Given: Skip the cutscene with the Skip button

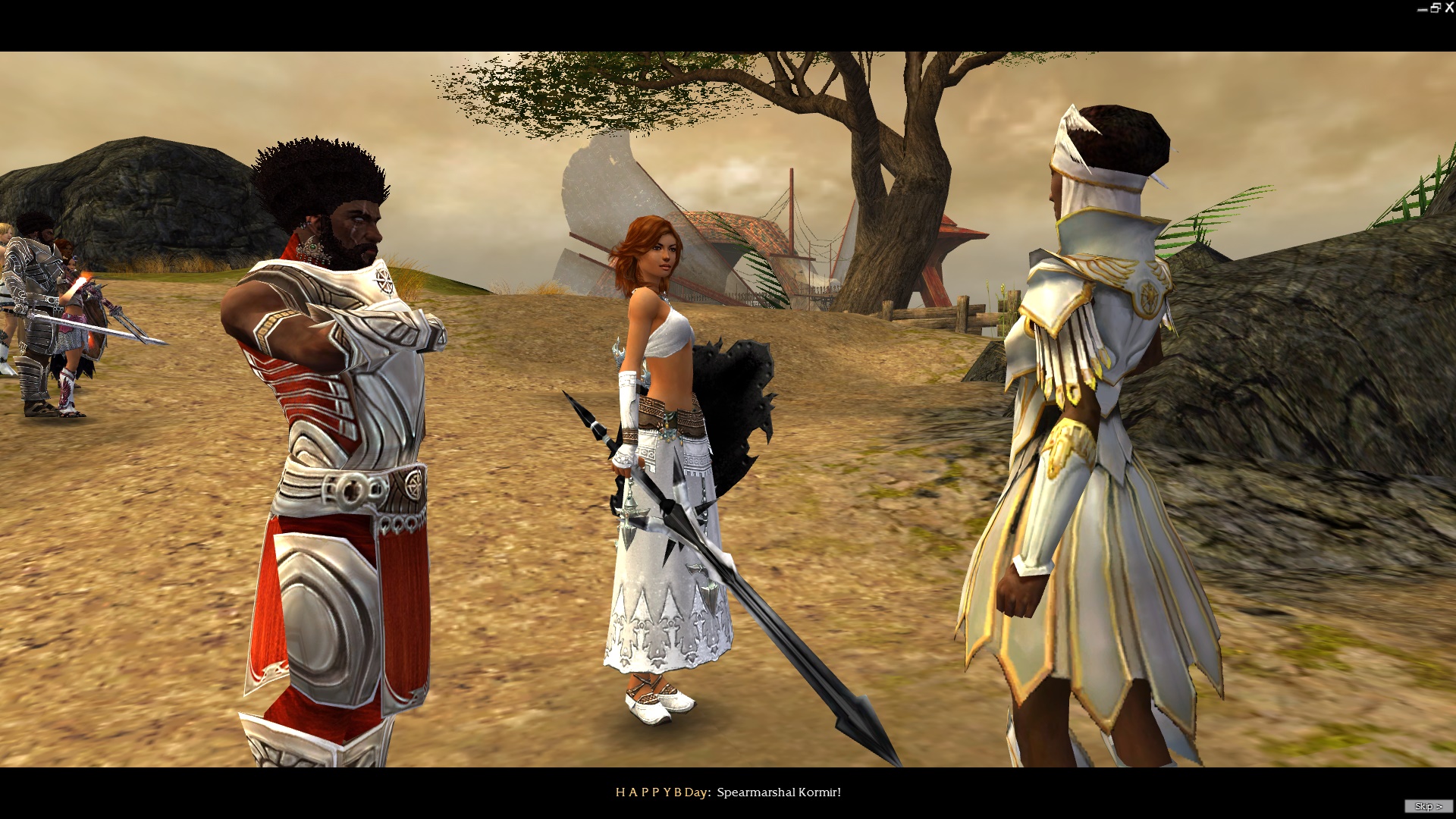Looking at the screenshot, I should (x=1428, y=806).
